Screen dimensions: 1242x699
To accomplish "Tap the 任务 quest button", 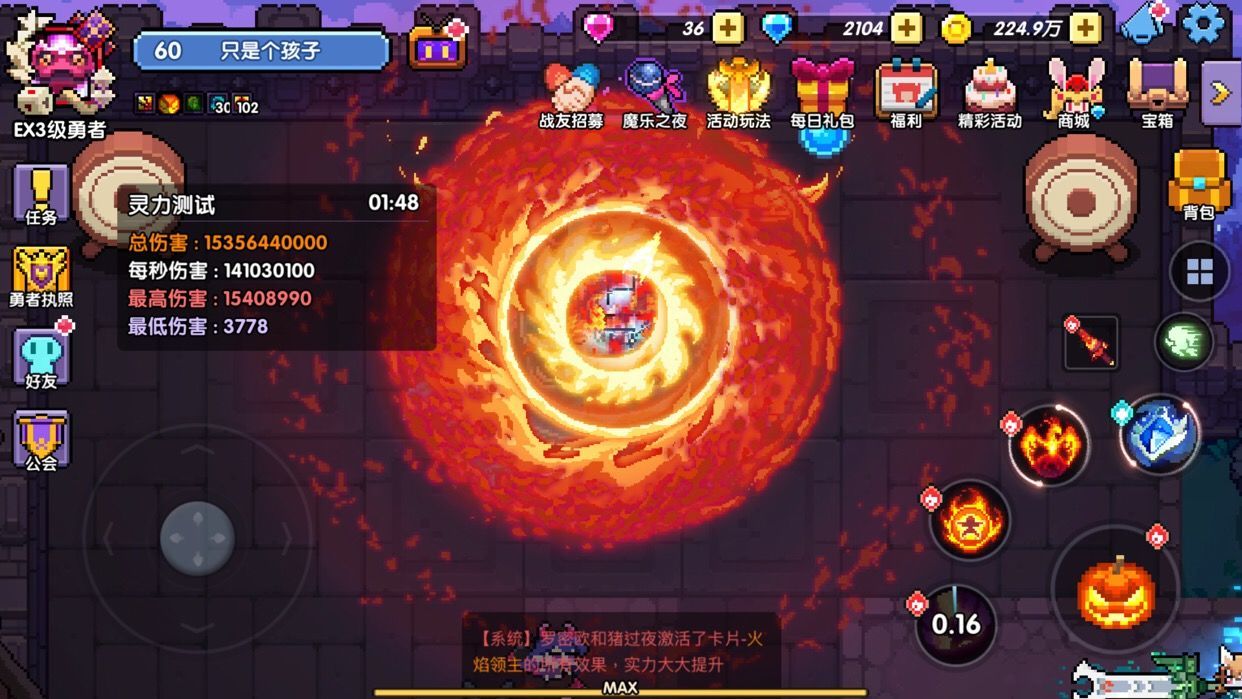I will pos(41,194).
